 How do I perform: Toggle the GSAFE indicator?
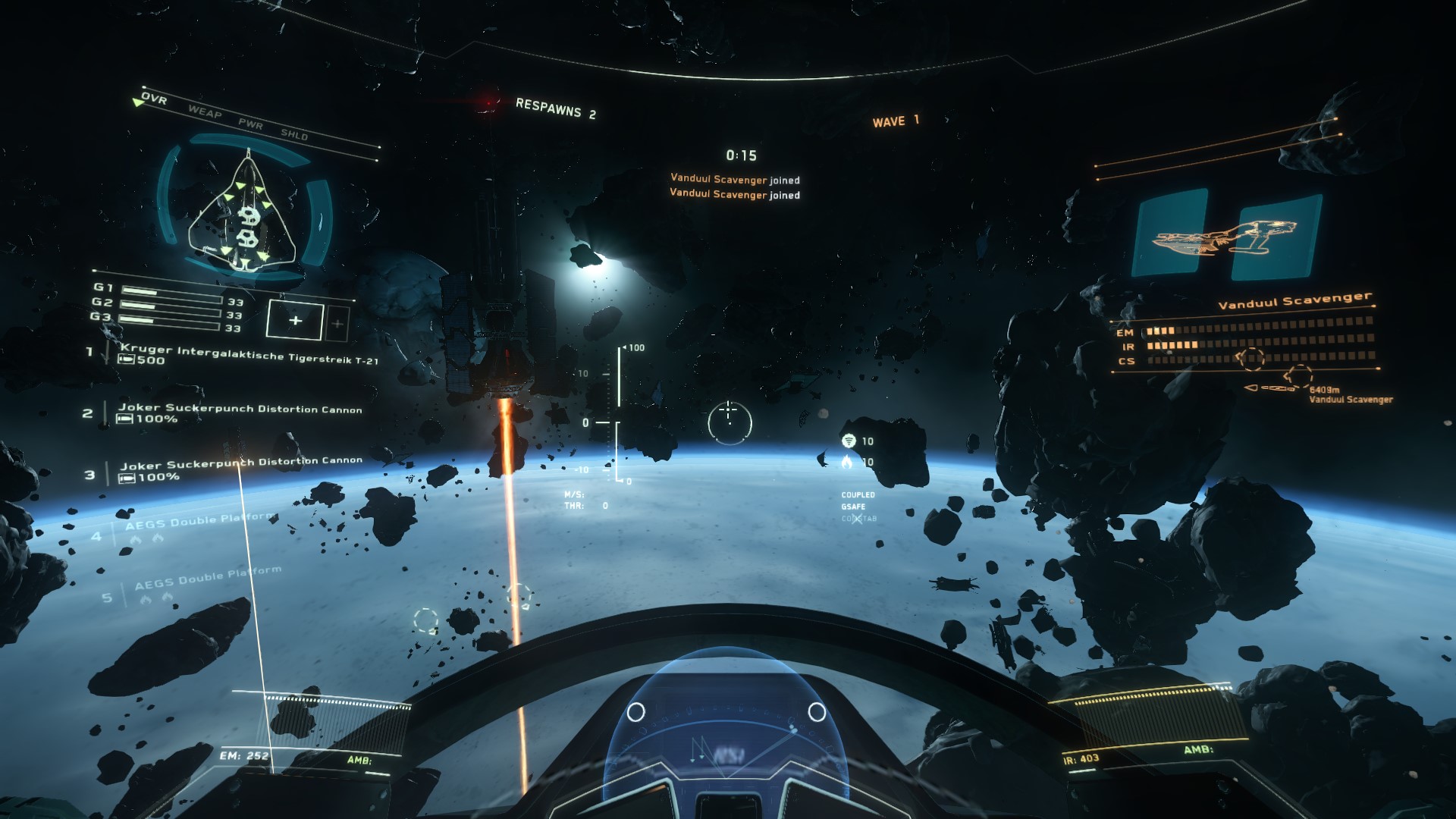click(x=853, y=507)
